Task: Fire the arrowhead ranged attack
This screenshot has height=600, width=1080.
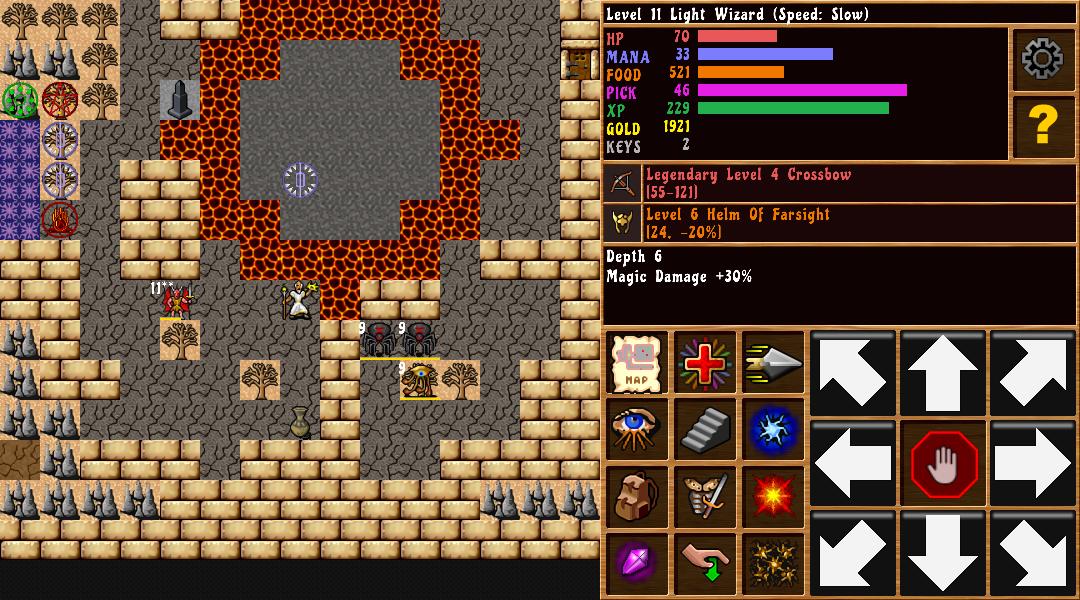Action: 773,362
